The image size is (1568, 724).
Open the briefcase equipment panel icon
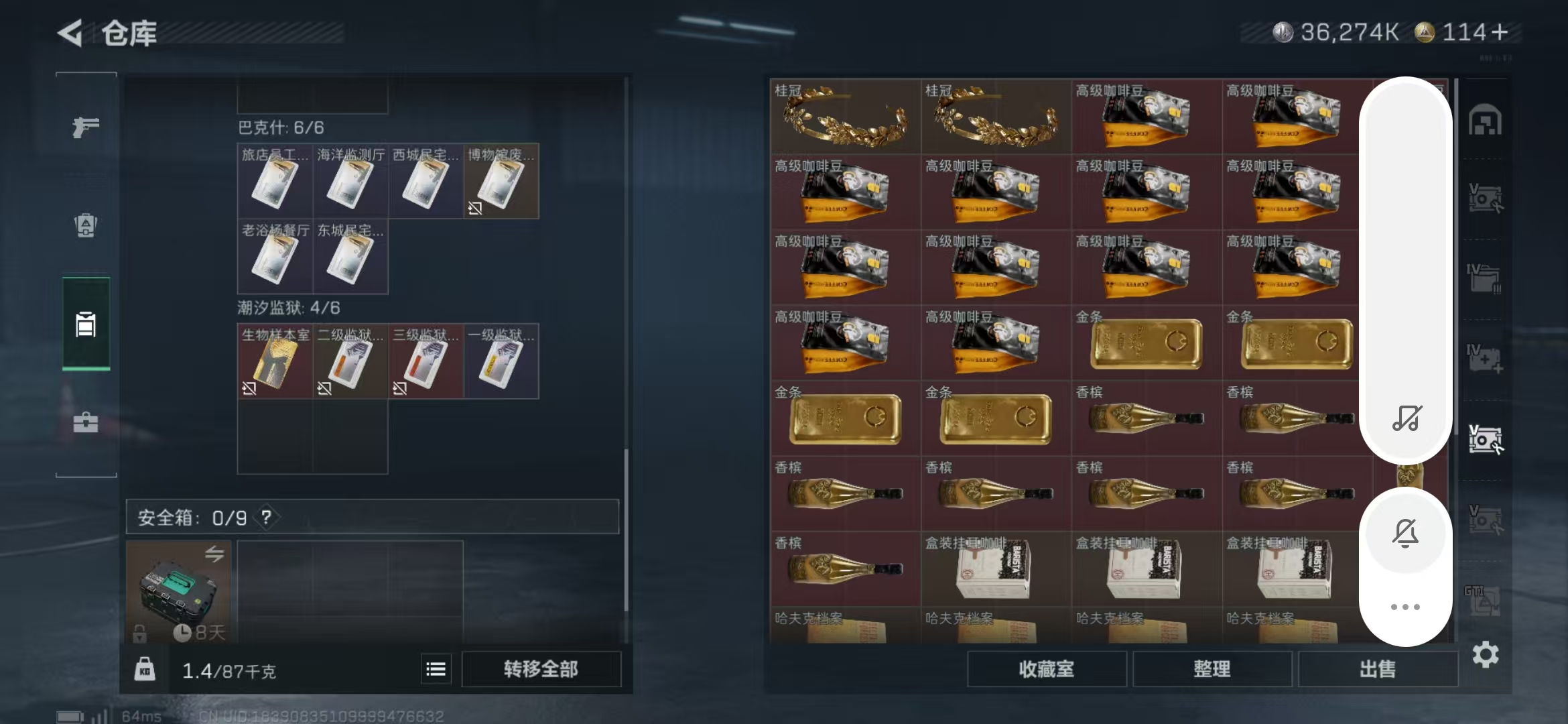85,422
